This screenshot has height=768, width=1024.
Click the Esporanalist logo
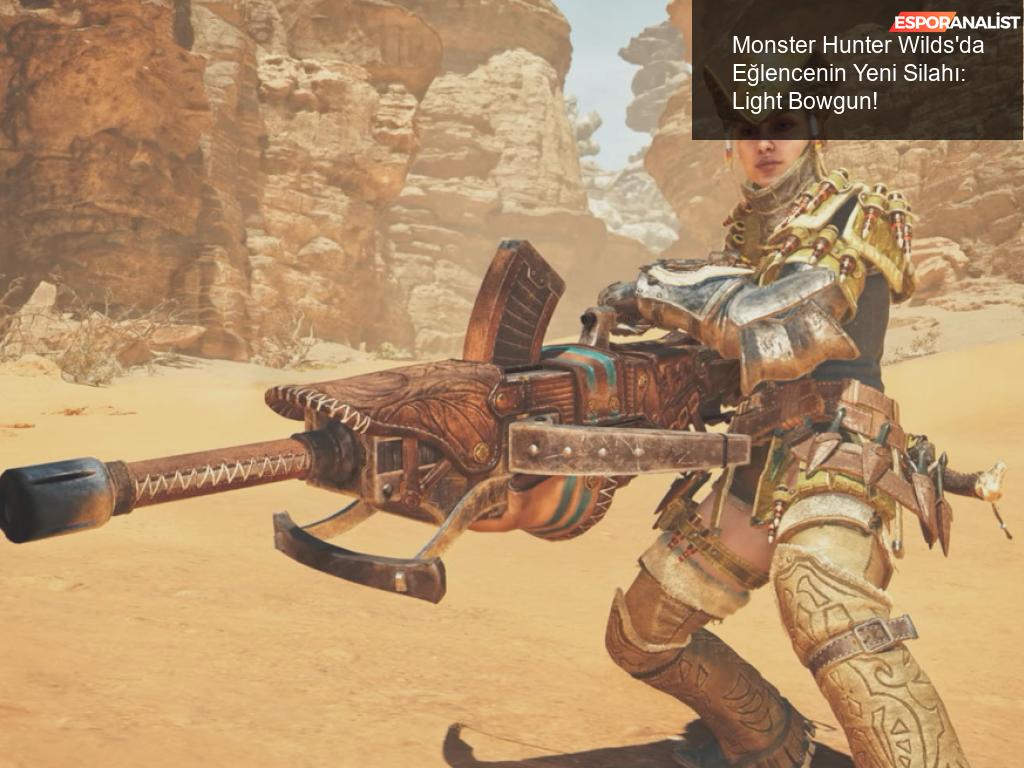[x=955, y=21]
